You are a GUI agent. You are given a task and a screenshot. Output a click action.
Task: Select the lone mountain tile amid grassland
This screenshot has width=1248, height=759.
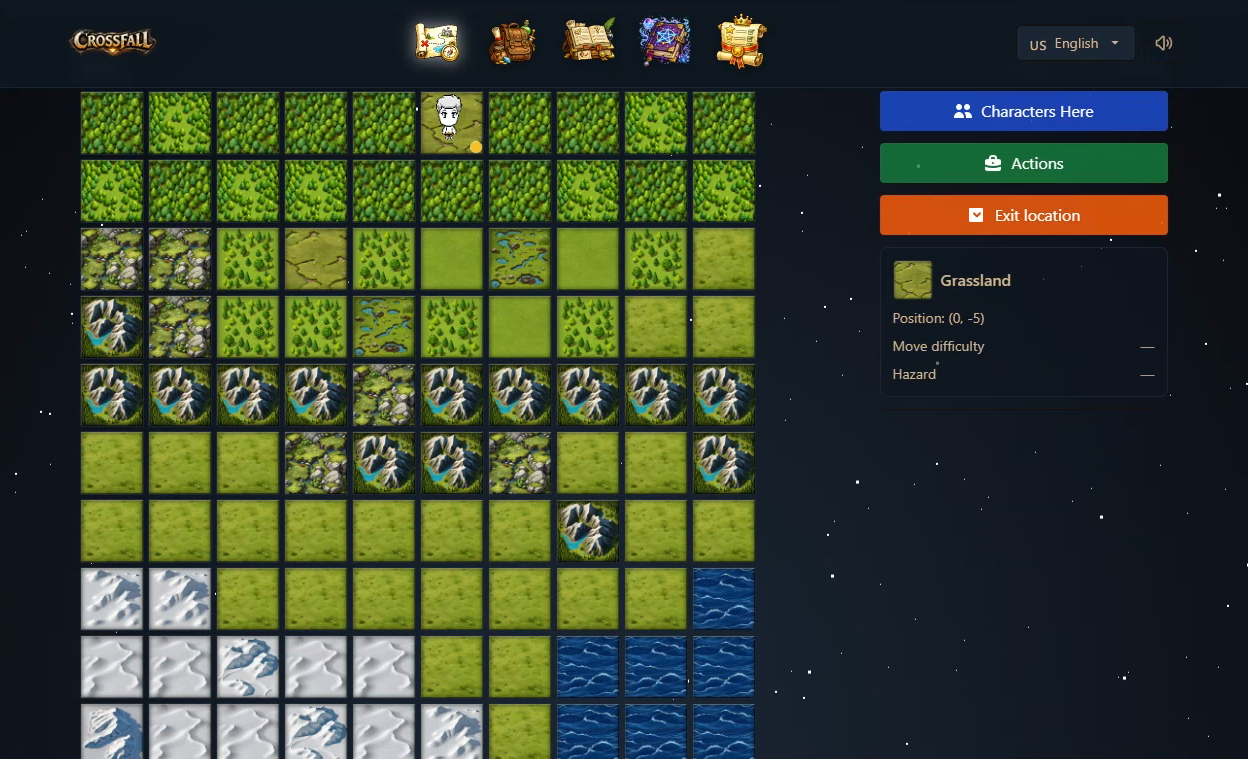tap(588, 531)
